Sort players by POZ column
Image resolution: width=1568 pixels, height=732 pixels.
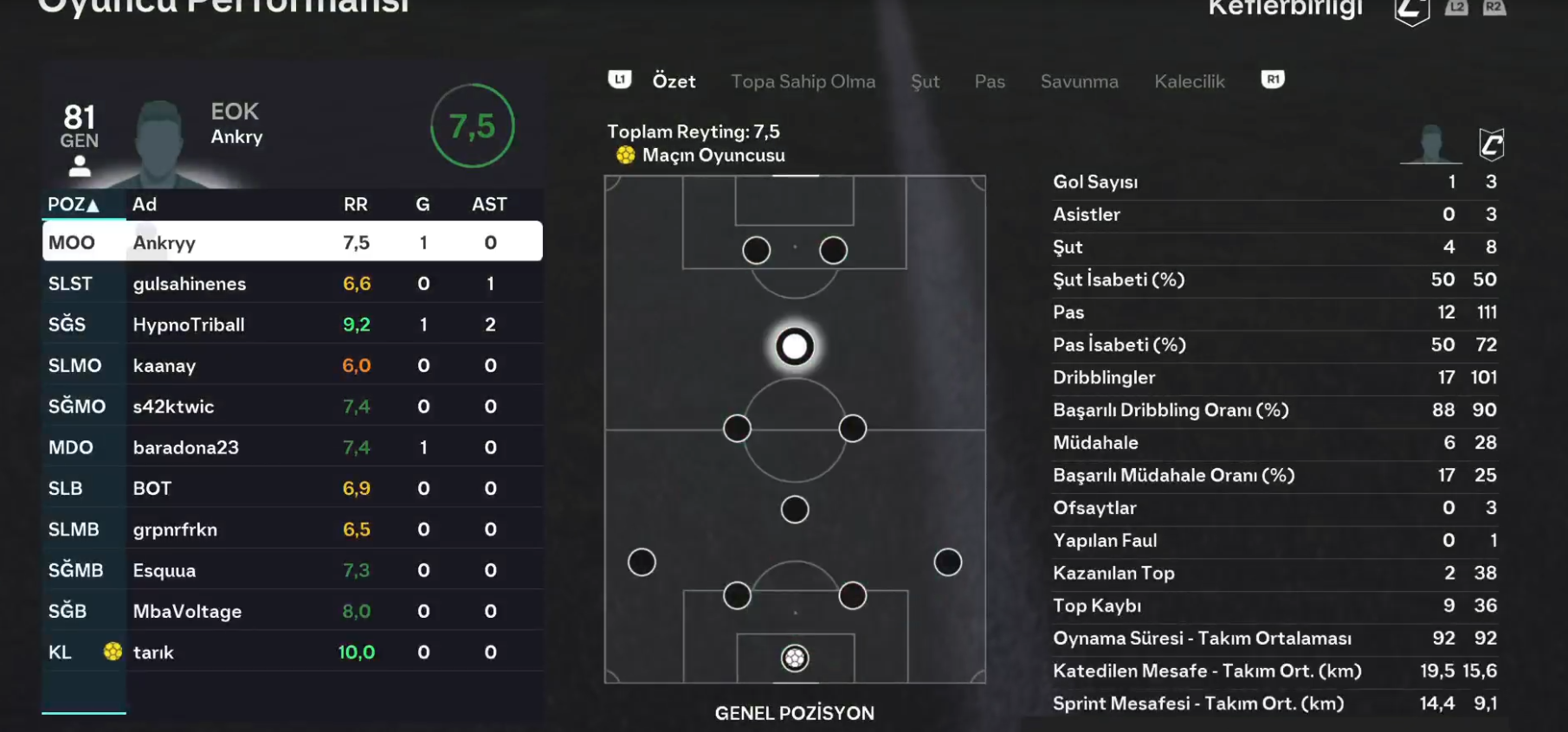(73, 205)
